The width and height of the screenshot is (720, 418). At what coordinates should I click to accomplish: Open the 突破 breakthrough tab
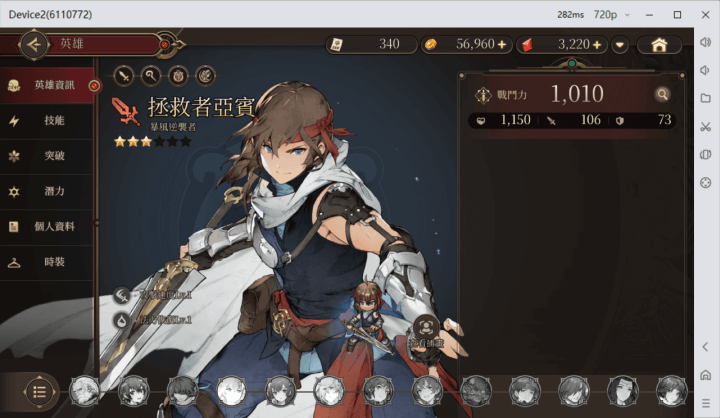point(54,156)
